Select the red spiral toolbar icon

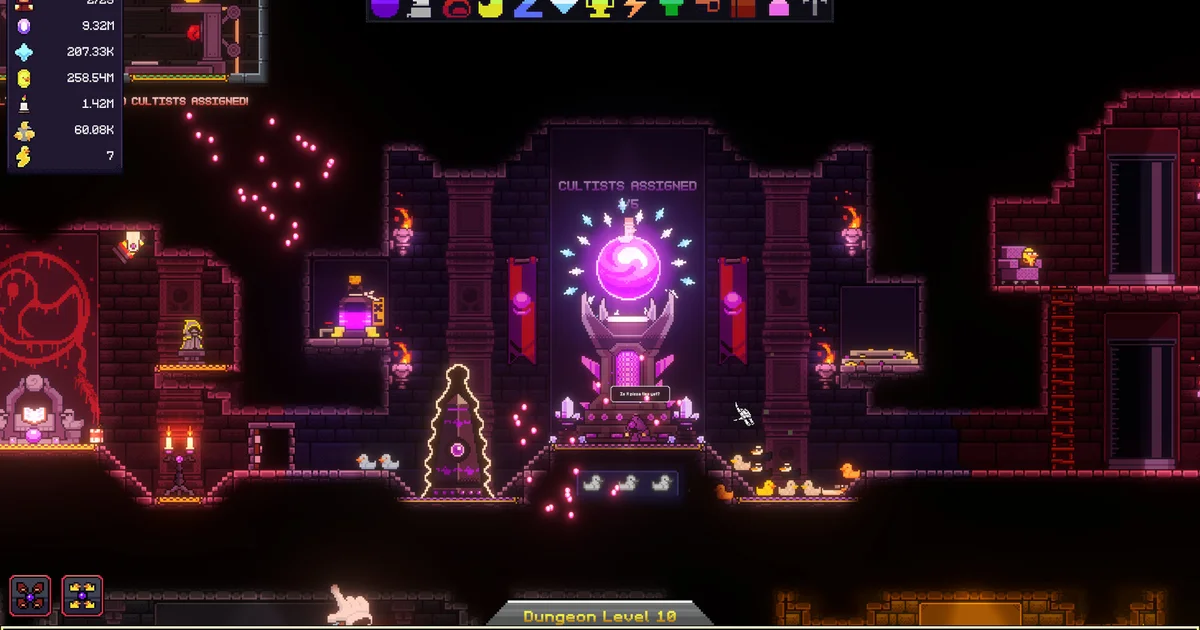point(456,8)
